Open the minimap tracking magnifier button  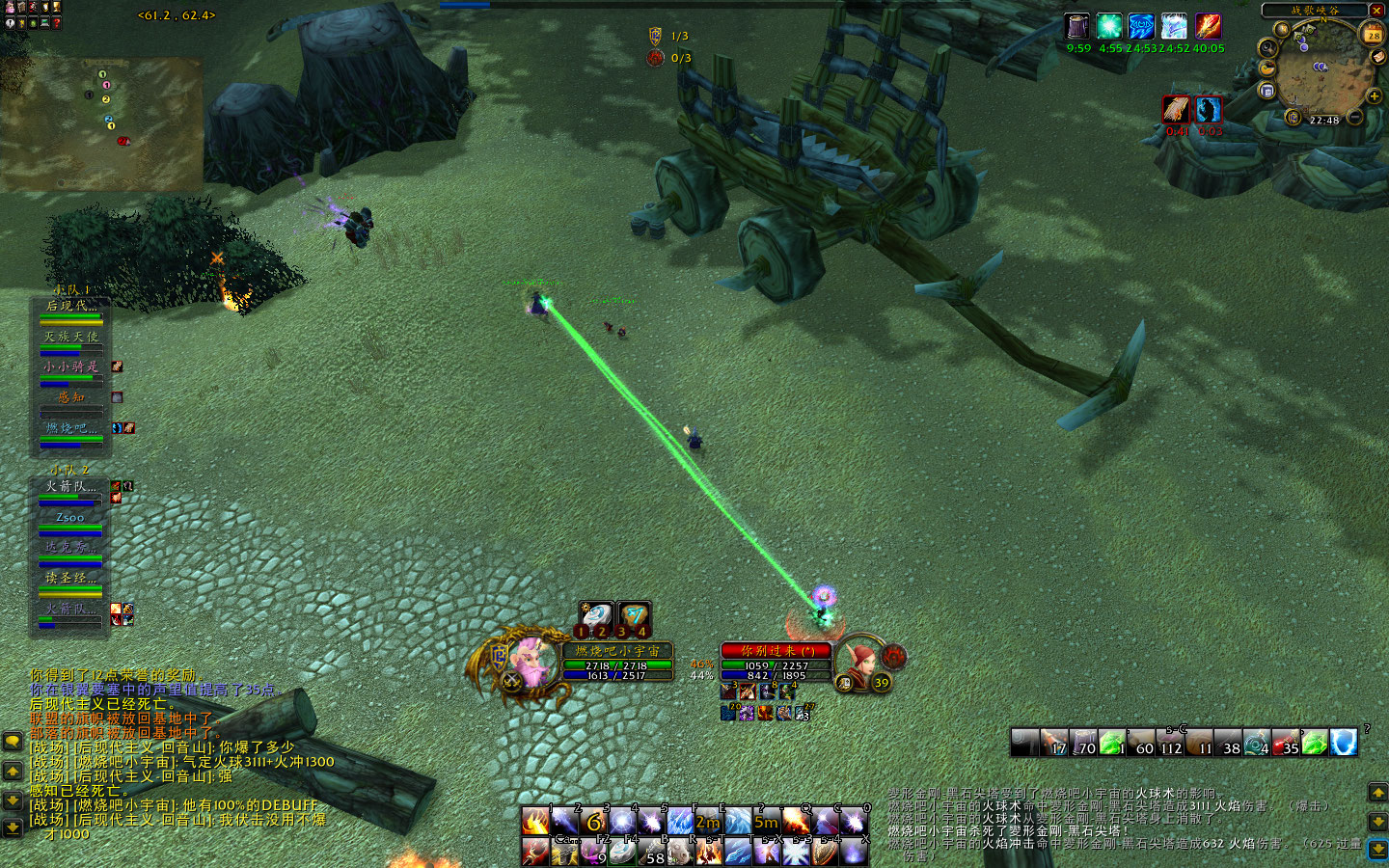tap(1267, 47)
